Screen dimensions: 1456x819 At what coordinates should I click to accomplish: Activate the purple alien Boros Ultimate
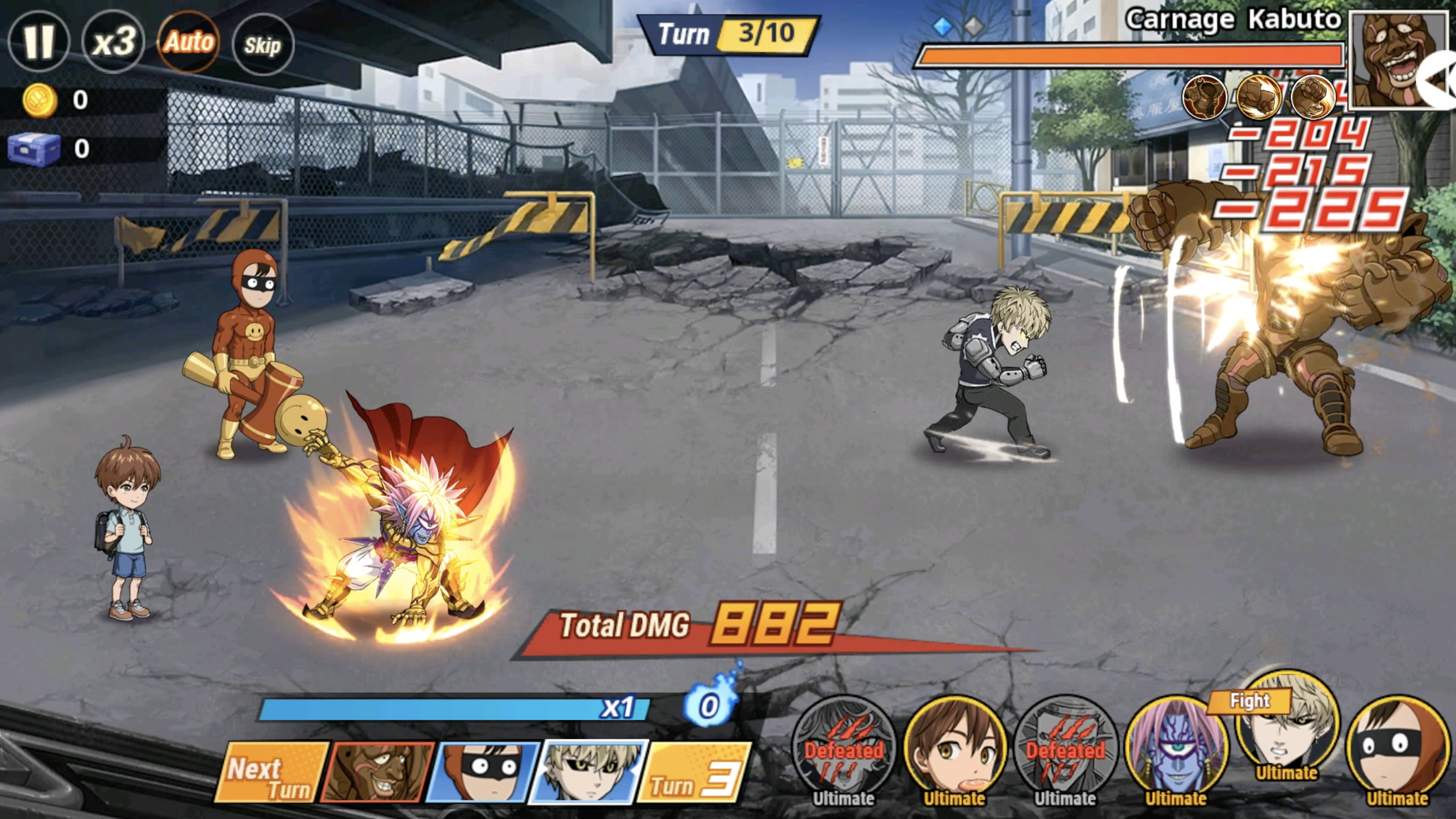pos(1176,747)
